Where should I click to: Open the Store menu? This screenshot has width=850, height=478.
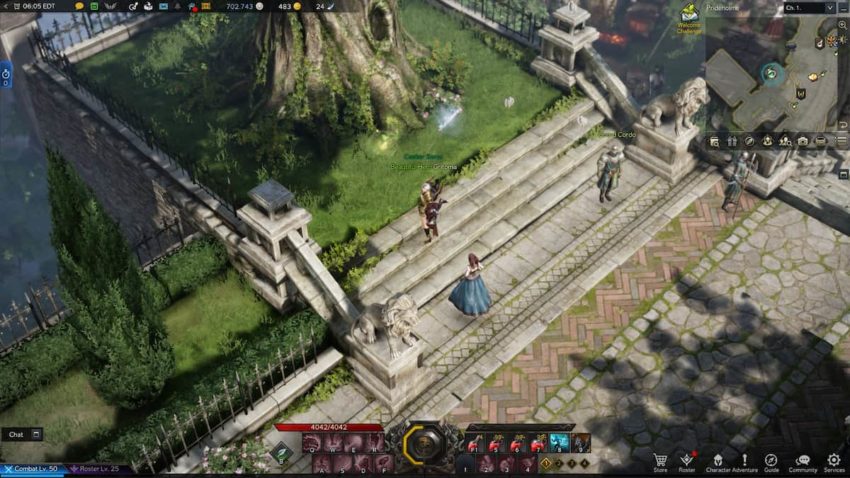660,461
